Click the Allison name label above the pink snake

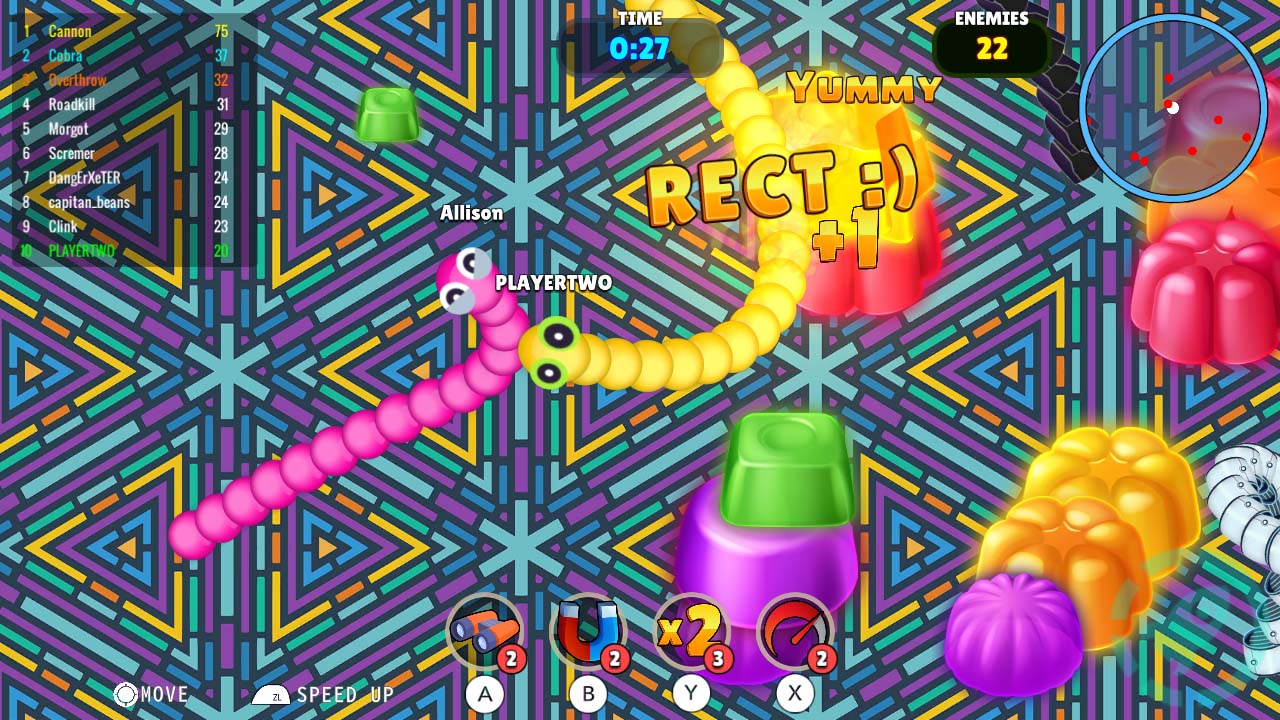click(x=471, y=212)
